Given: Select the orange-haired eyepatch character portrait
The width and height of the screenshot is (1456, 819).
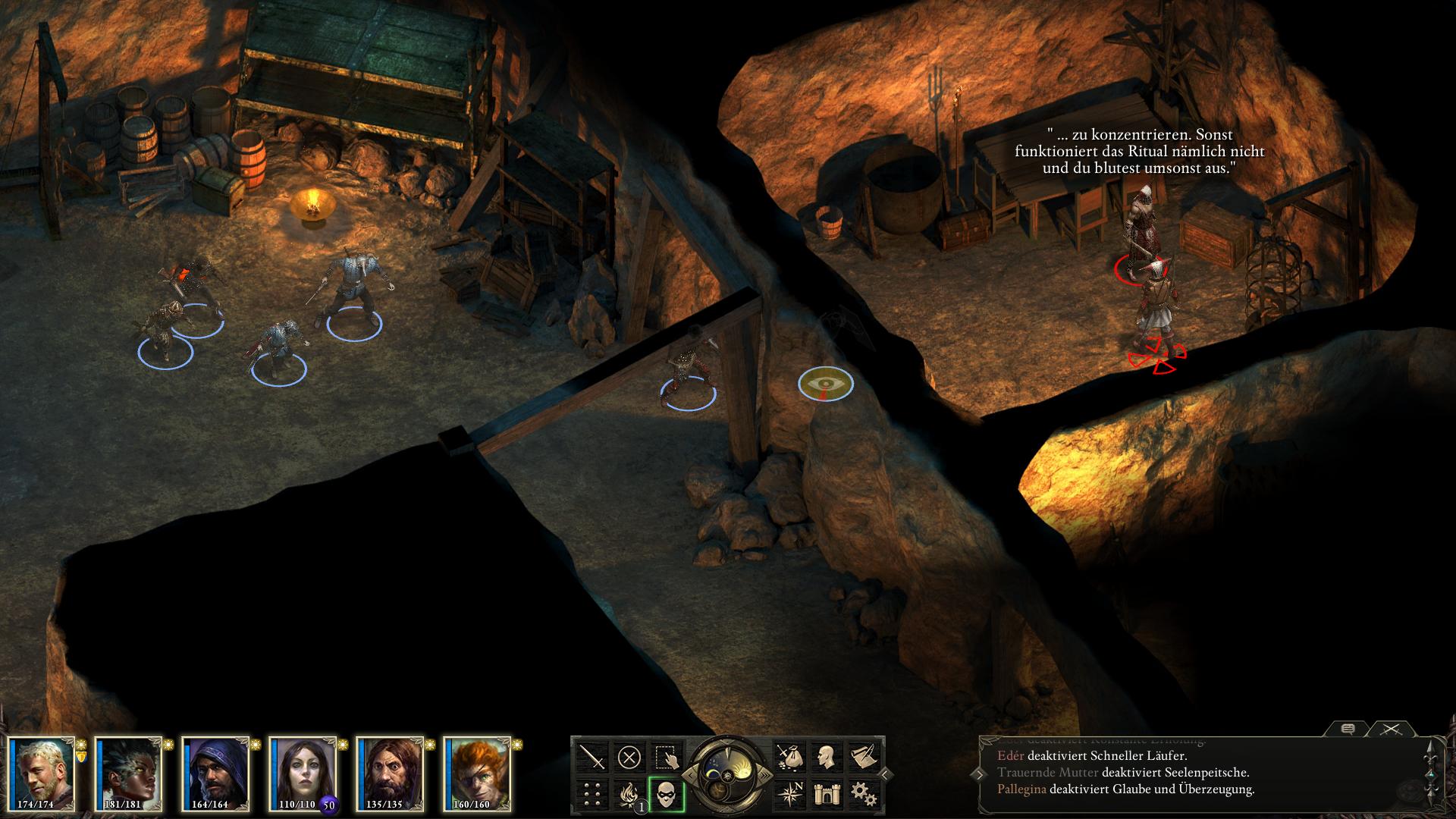Looking at the screenshot, I should coord(478,772).
